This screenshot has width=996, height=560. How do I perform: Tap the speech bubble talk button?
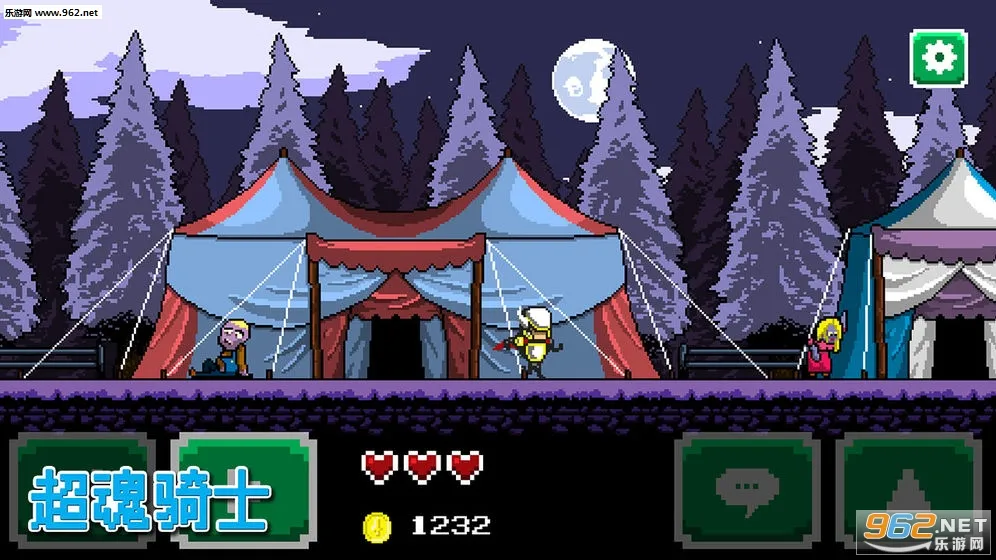tap(748, 490)
